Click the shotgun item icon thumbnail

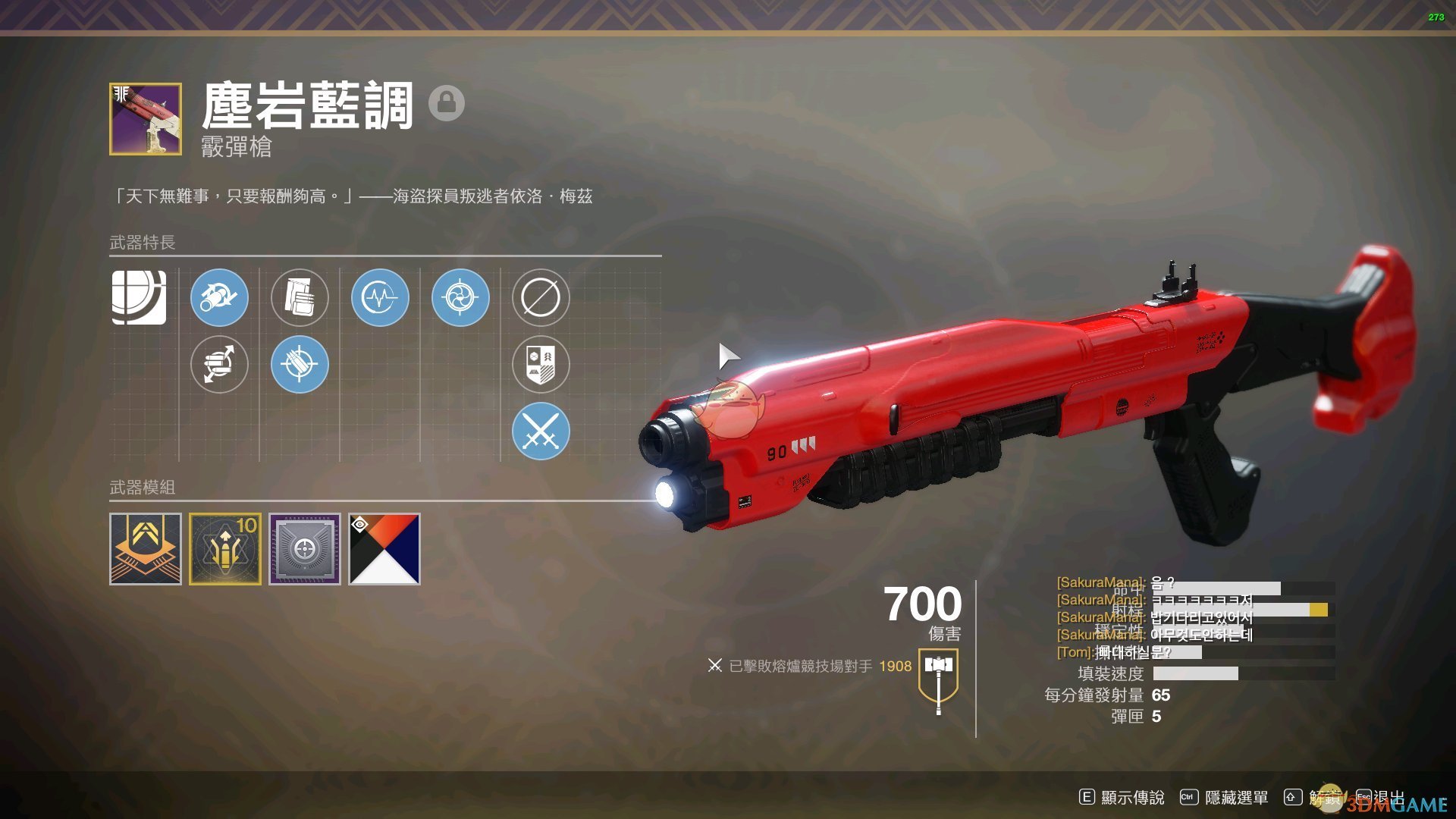146,119
